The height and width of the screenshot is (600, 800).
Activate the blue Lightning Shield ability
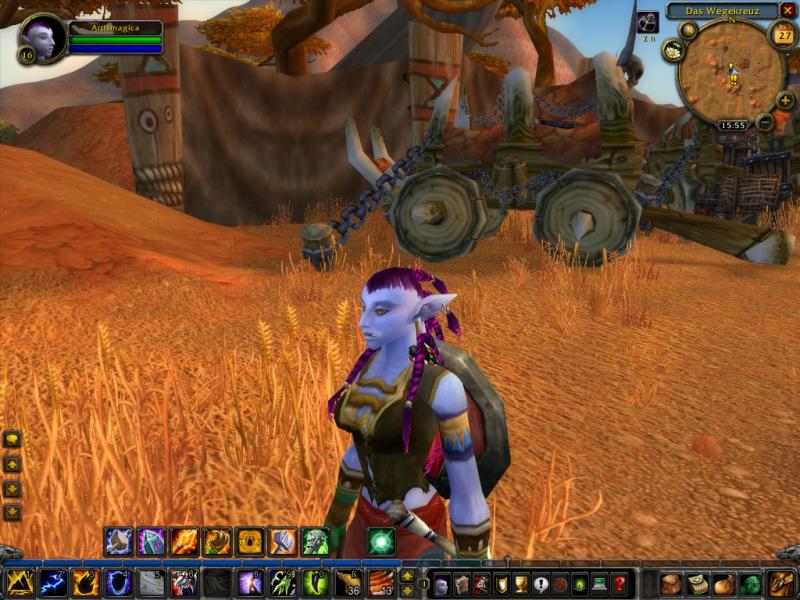tap(119, 583)
